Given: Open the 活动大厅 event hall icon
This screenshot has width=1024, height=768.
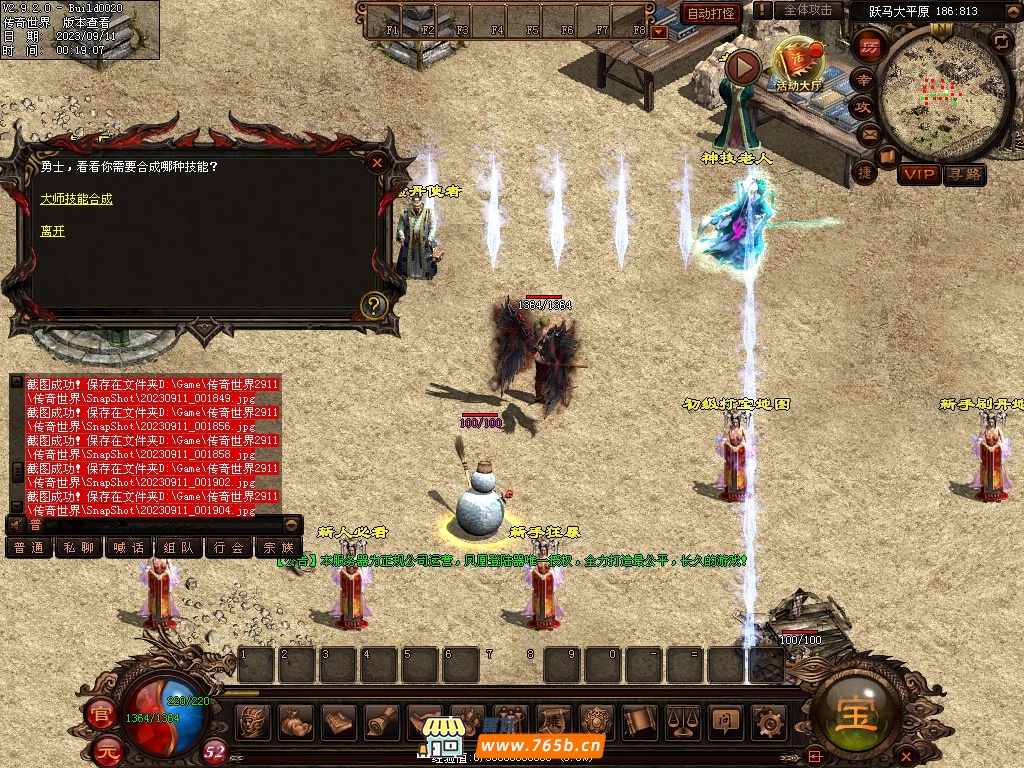Looking at the screenshot, I should point(797,65).
